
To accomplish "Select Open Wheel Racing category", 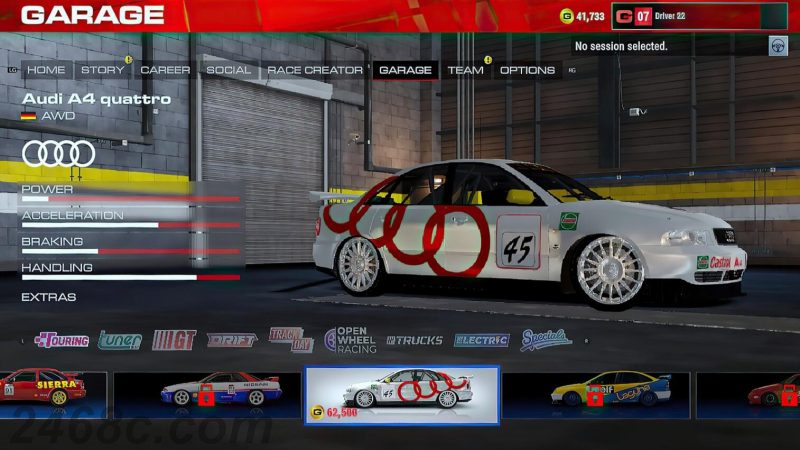I will click(x=350, y=340).
